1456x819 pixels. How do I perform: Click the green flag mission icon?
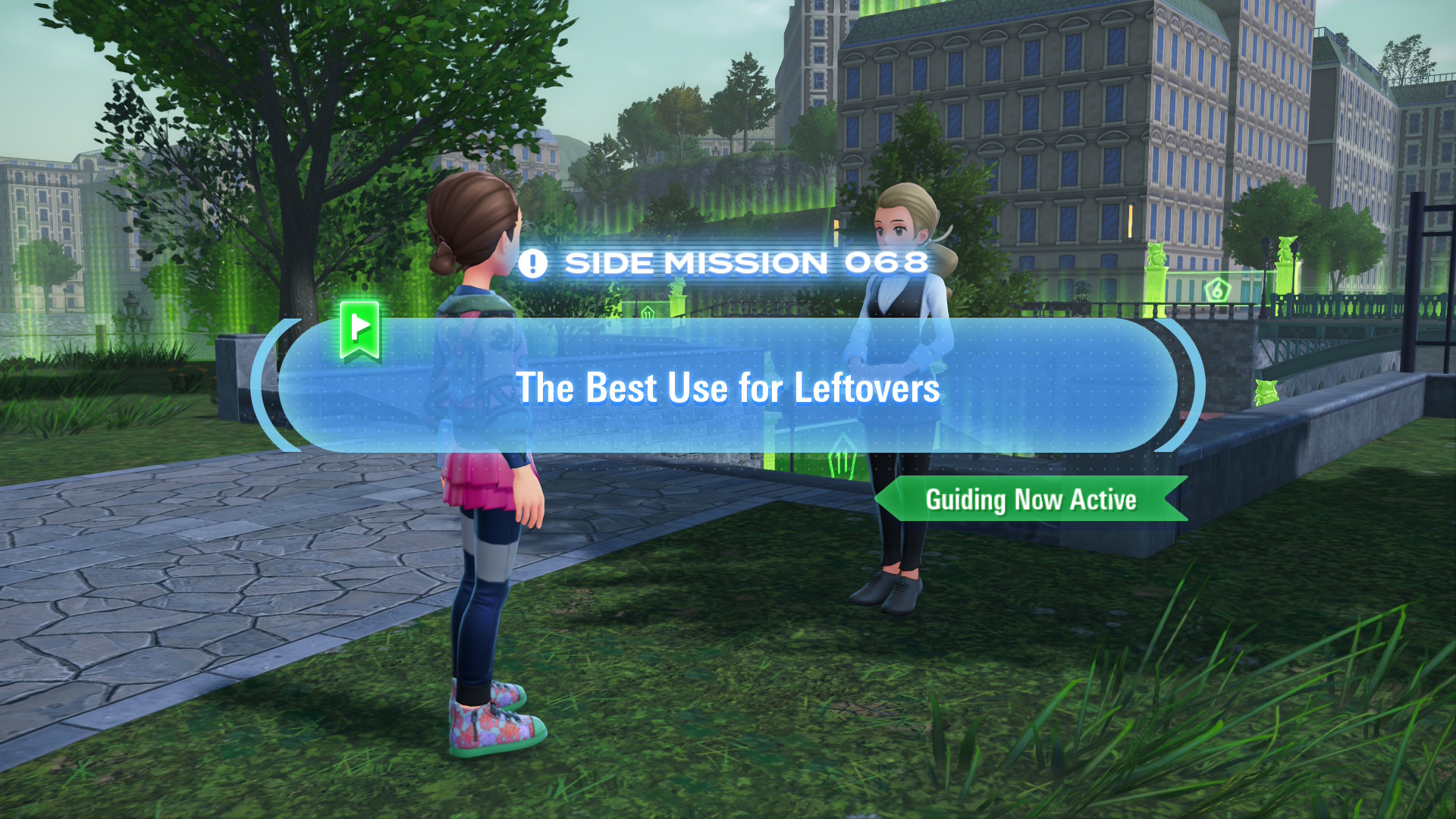pos(360,330)
